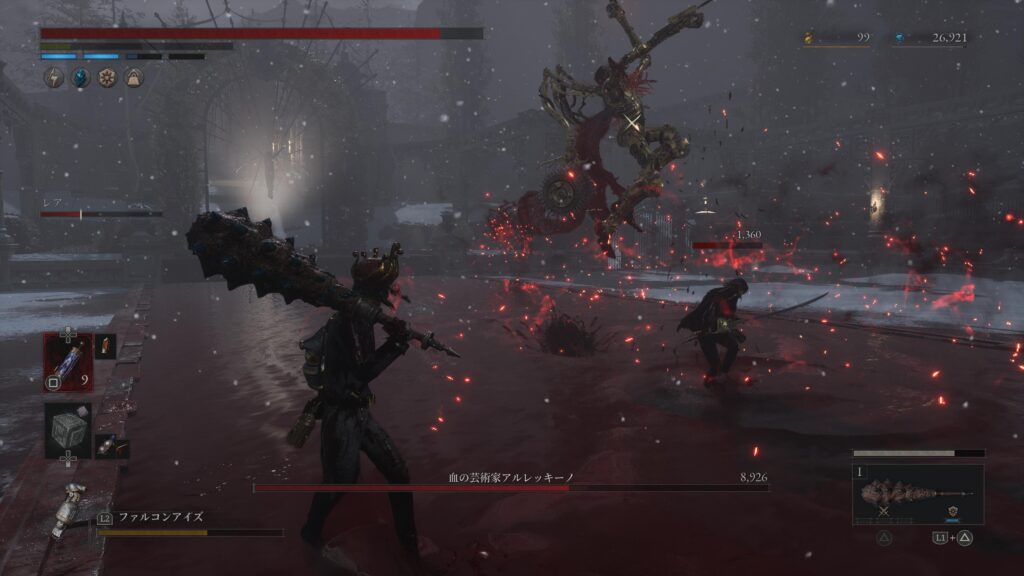
Task: Click the blue crystal status icon
Action: point(80,78)
